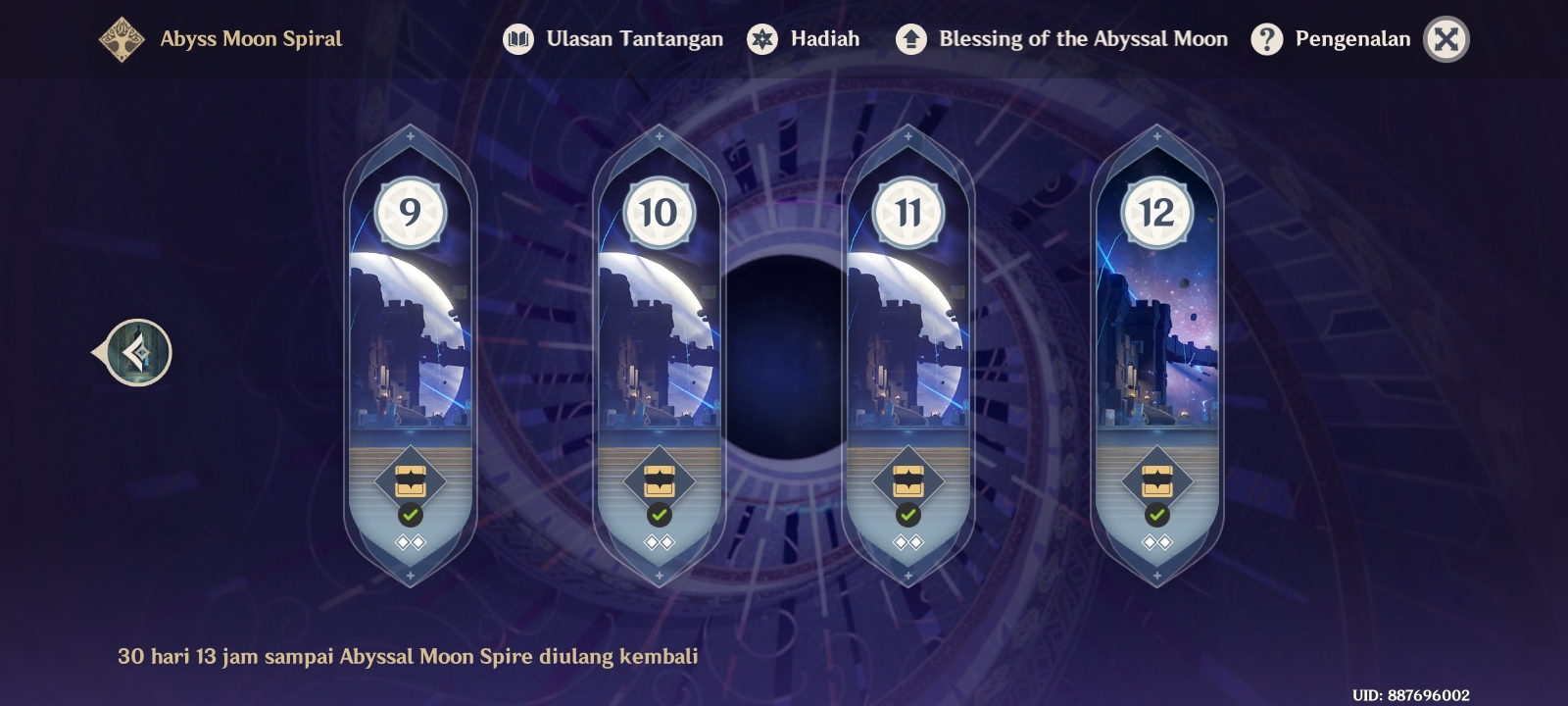Image resolution: width=1568 pixels, height=706 pixels.
Task: Click the chest icon on Floor 9
Action: pyautogui.click(x=411, y=480)
